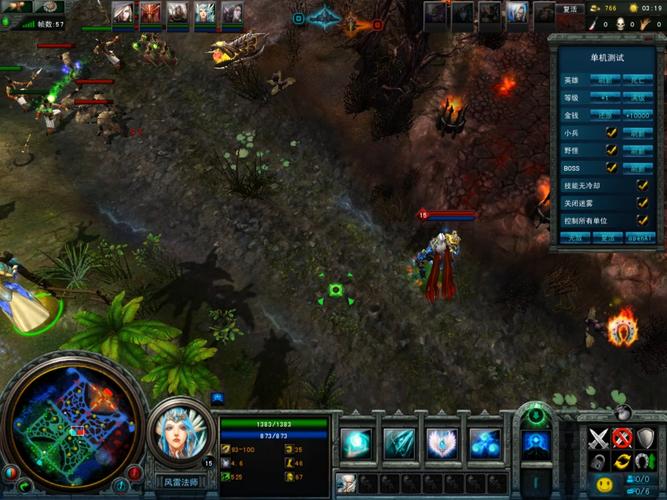Activate the glowing cyan orb ability
Viewport: 667px width, 500px height.
357,443
